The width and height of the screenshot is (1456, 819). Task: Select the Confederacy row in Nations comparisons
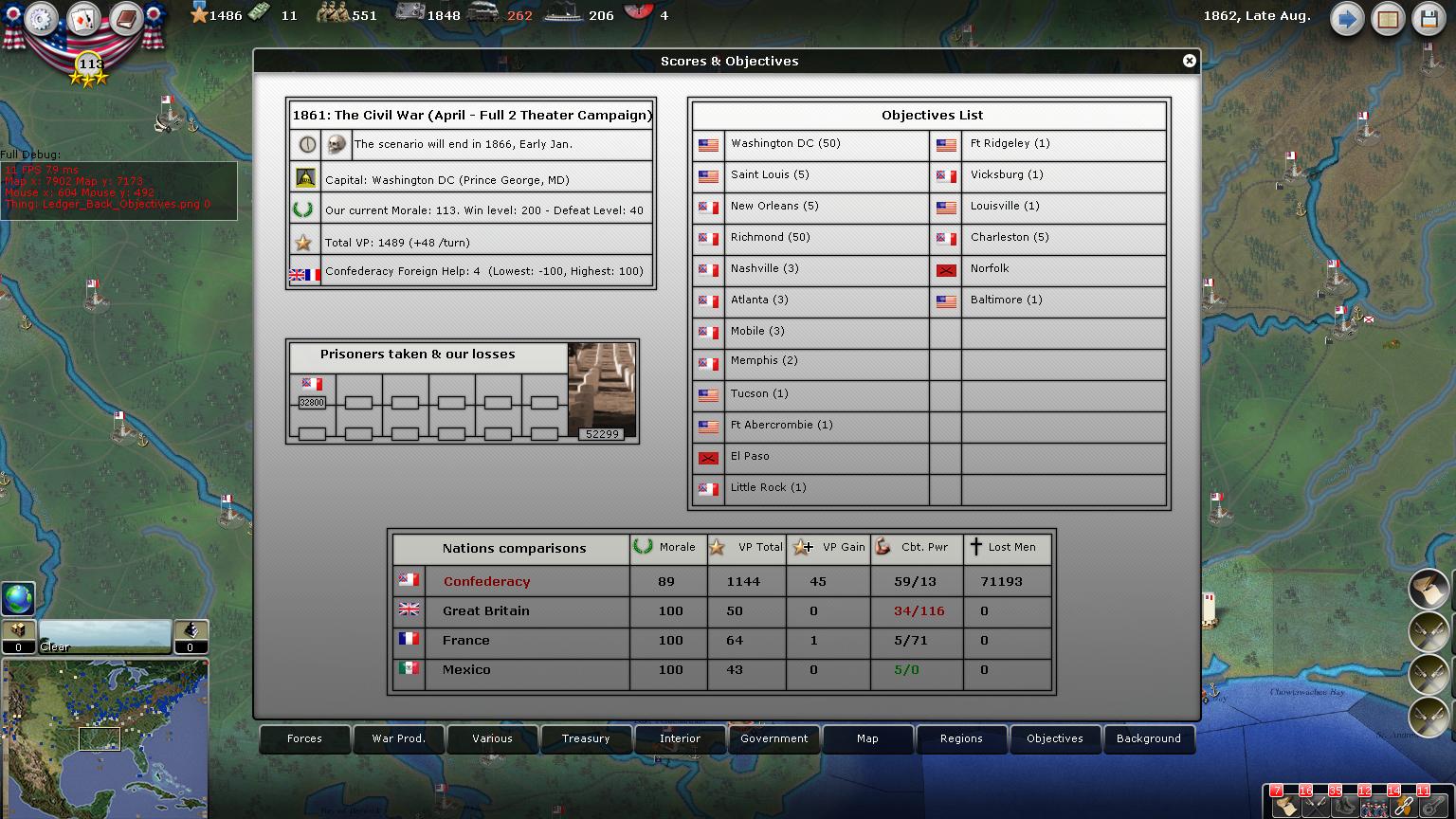[x=486, y=581]
